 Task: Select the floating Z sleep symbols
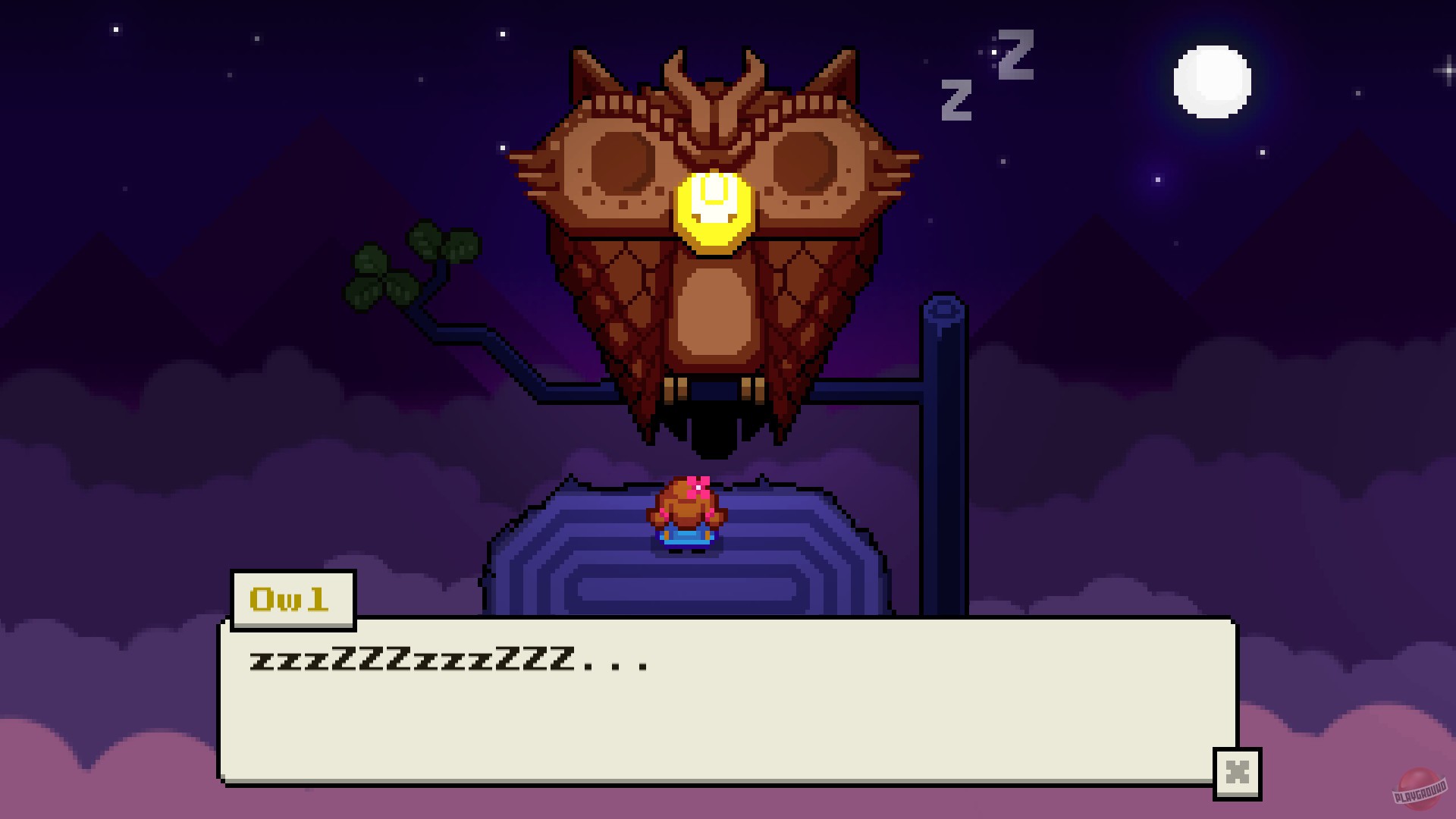[x=986, y=80]
